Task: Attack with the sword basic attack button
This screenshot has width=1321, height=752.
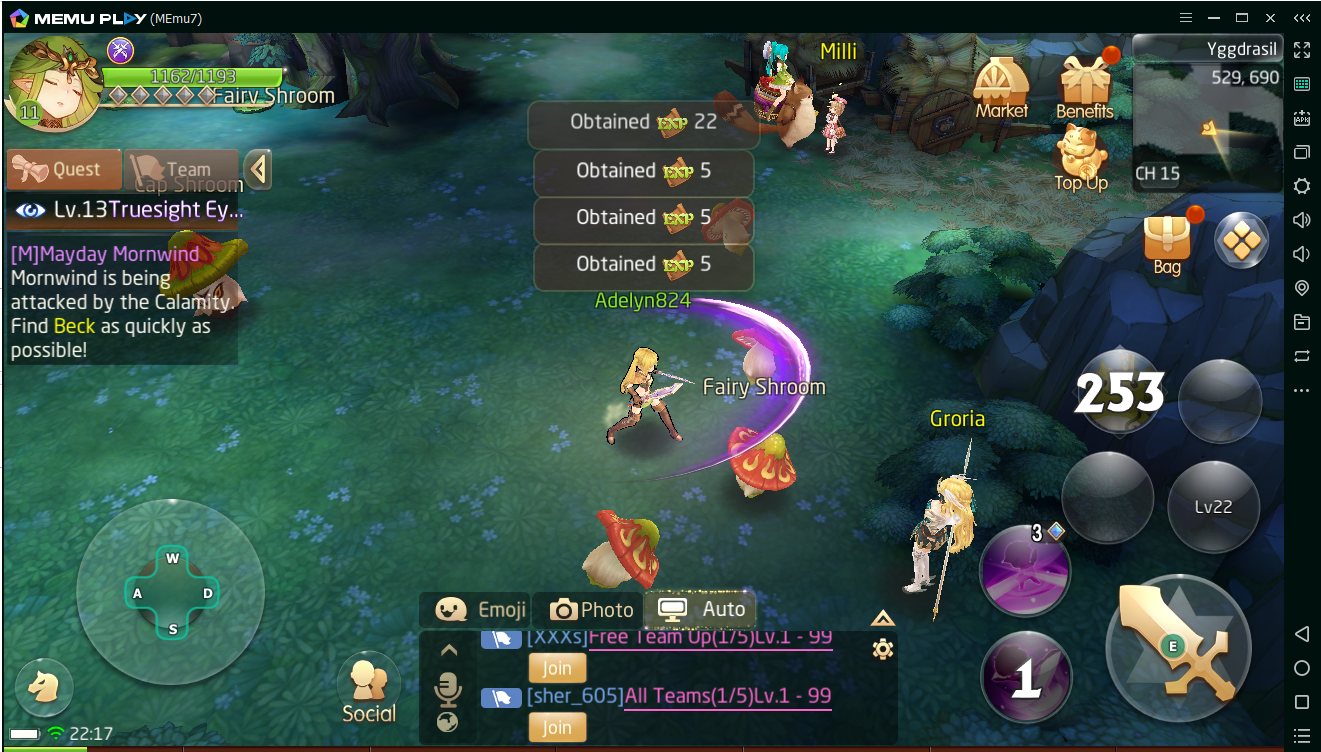Action: (1179, 649)
